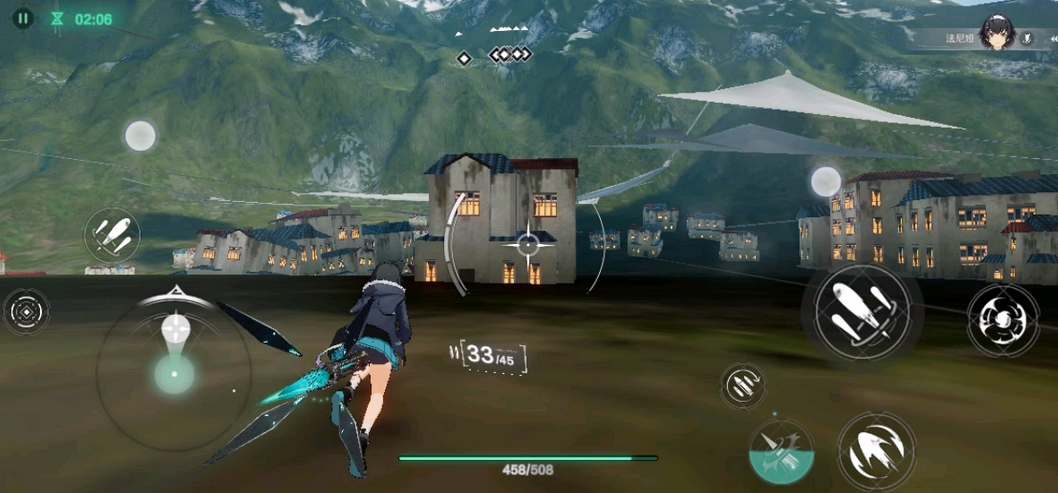Tap the character portrait in the top-right
Screen dimensions: 1058x493
[x=998, y=34]
